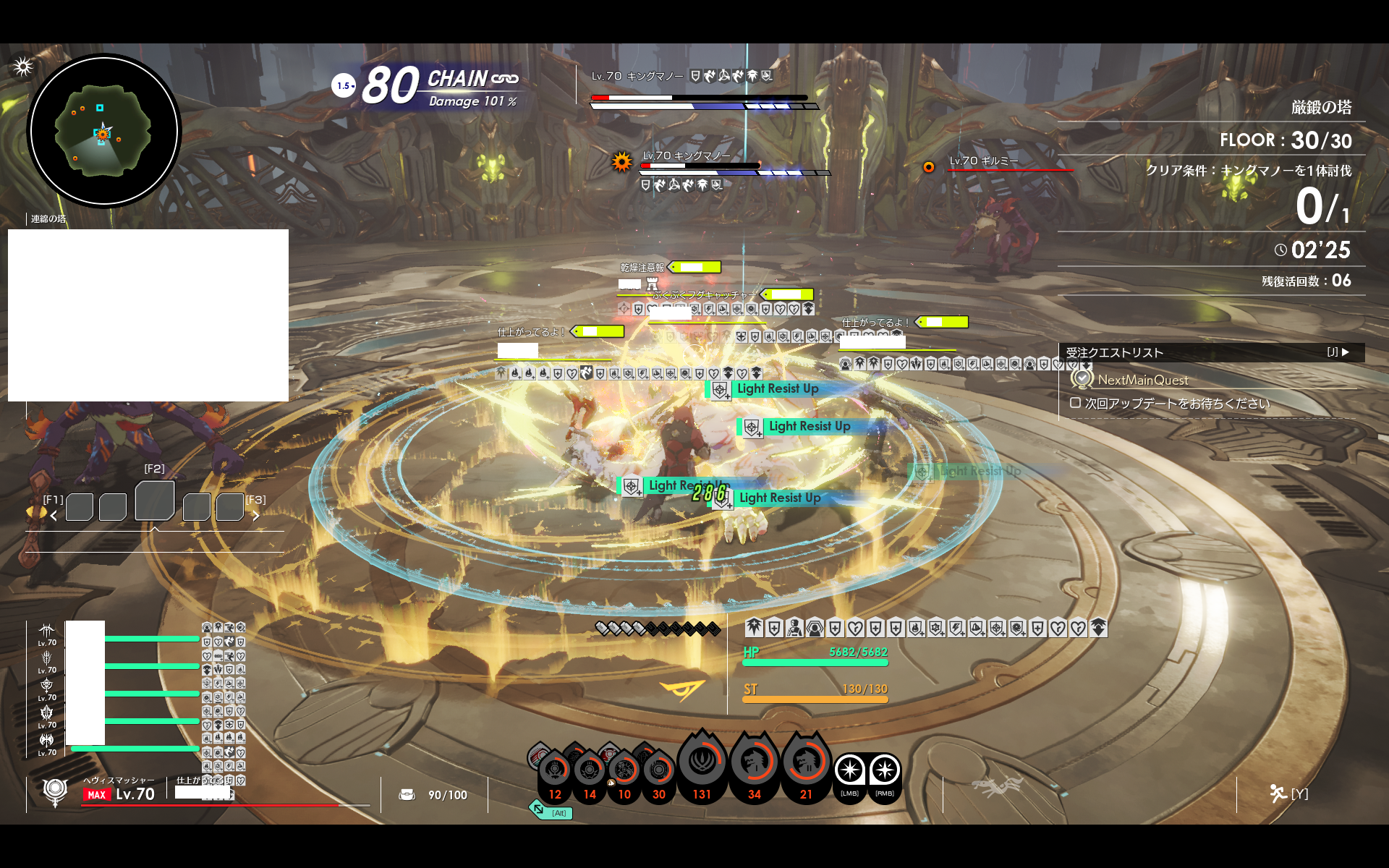Image resolution: width=1389 pixels, height=868 pixels.
Task: Click the circular minimap
Action: point(104,132)
